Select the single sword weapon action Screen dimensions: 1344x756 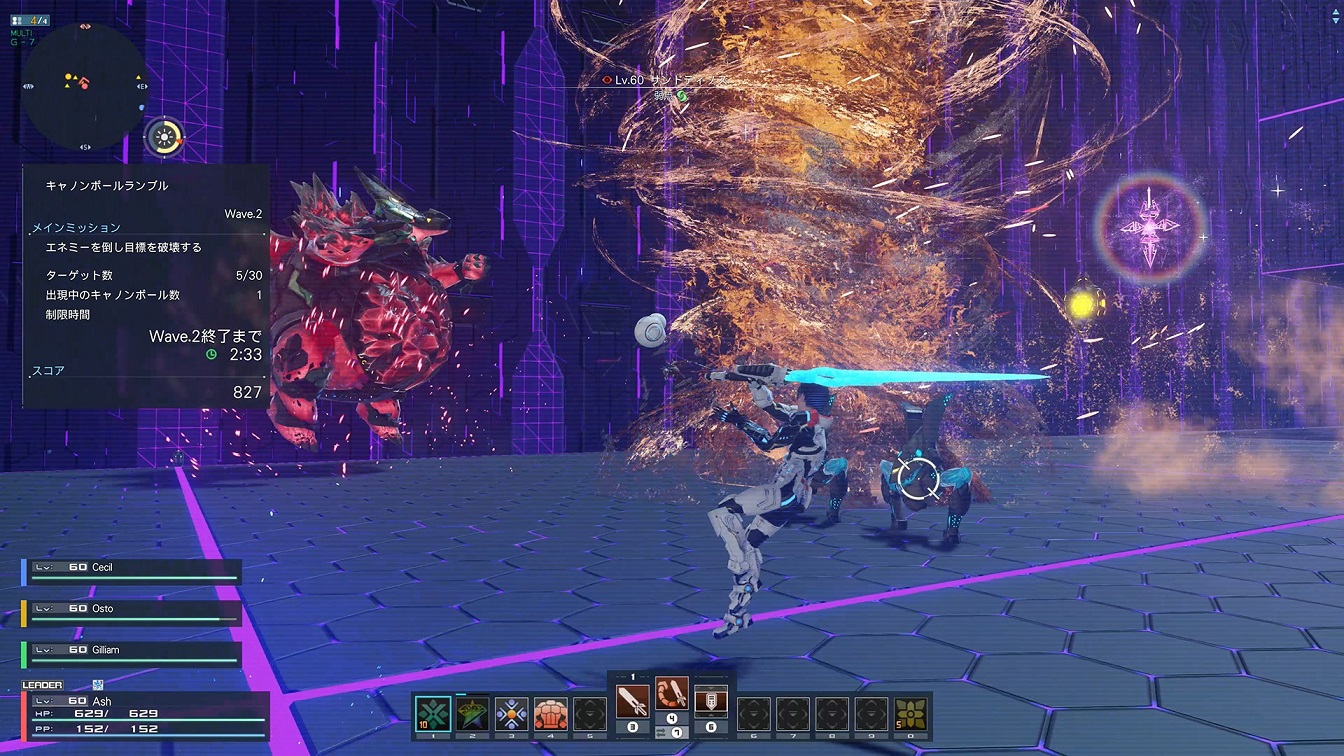point(632,700)
